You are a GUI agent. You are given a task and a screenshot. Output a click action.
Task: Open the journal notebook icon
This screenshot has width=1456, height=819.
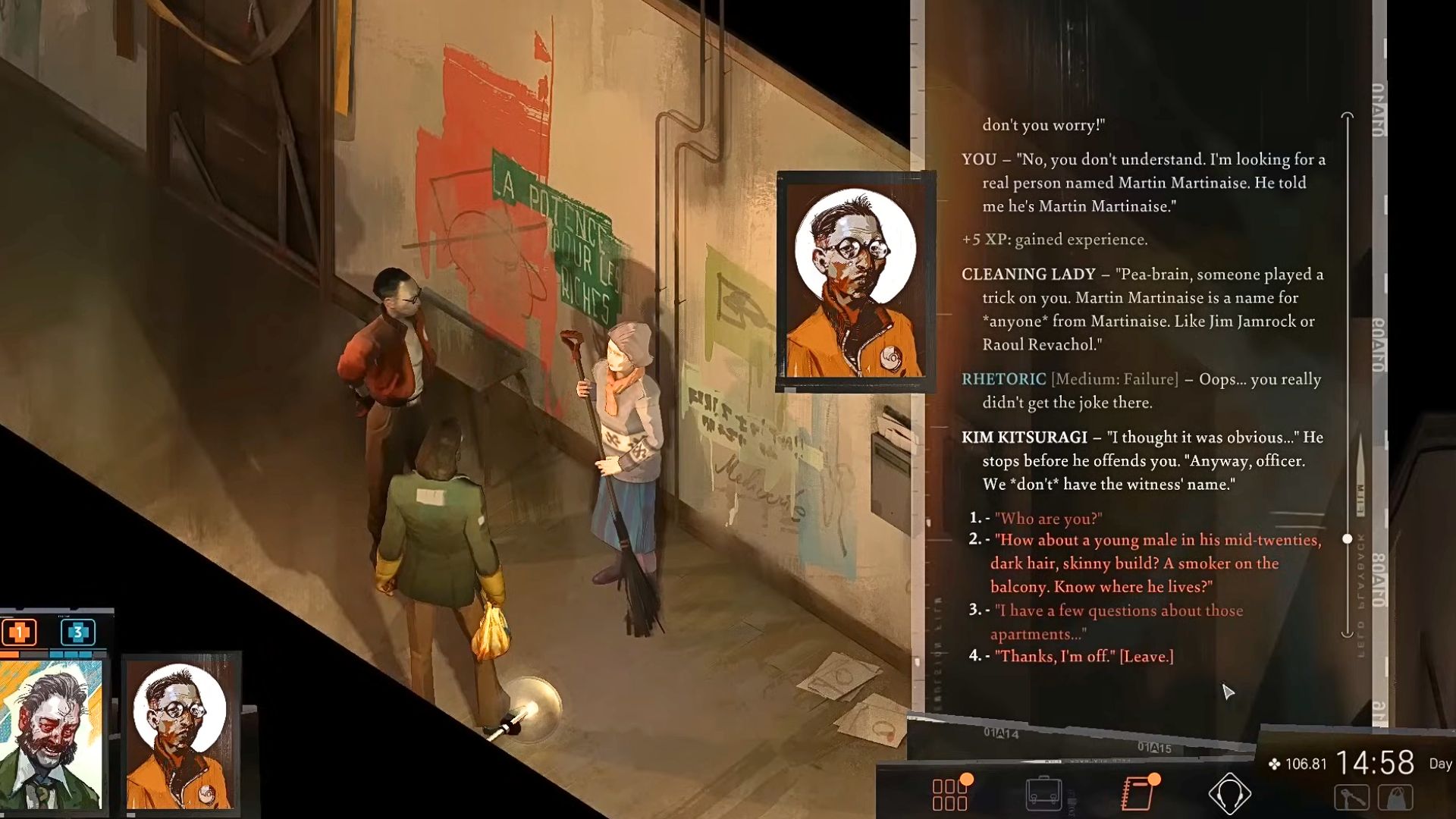click(x=1137, y=794)
